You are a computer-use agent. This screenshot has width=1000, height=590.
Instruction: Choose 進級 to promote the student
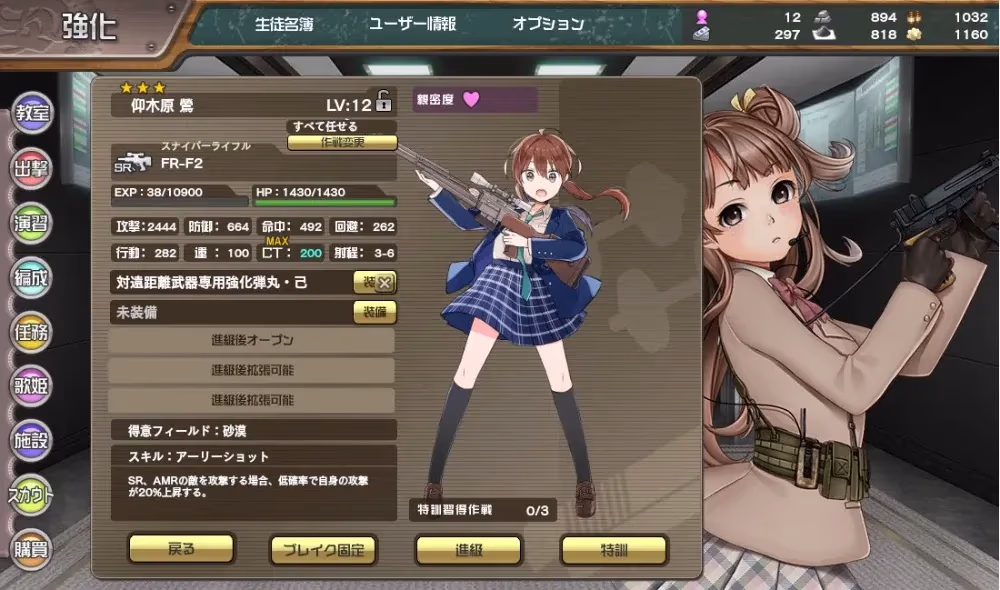(x=468, y=549)
